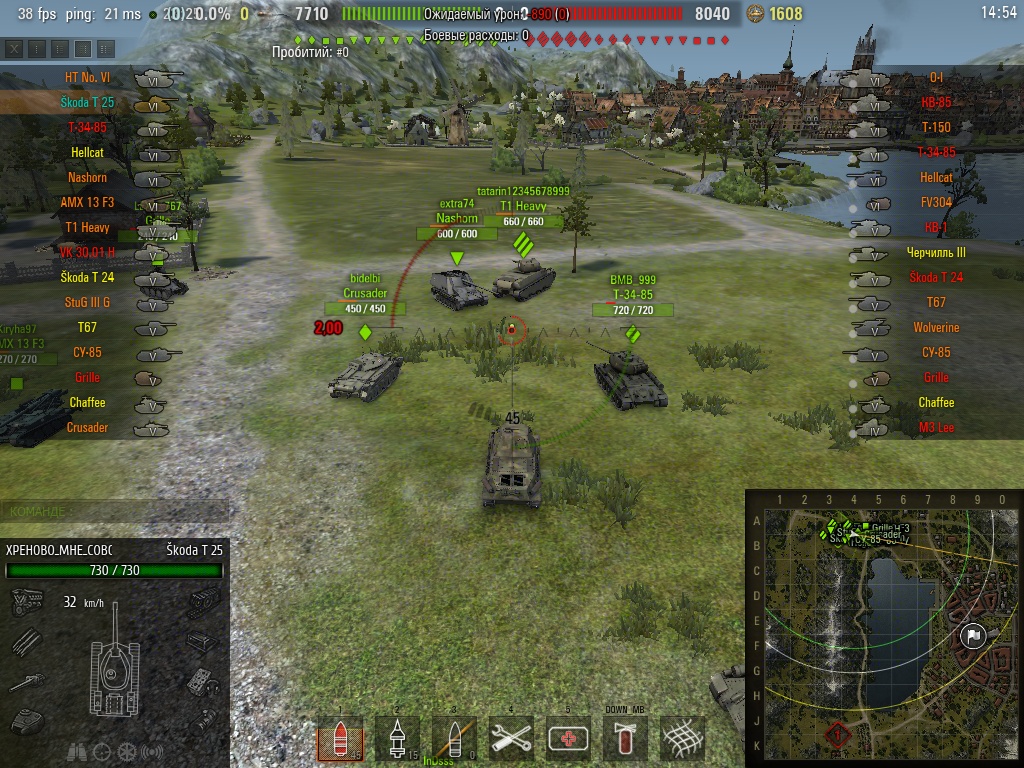The height and width of the screenshot is (768, 1024).
Task: Switch to the second shell type with 15 rounds
Action: (397, 739)
